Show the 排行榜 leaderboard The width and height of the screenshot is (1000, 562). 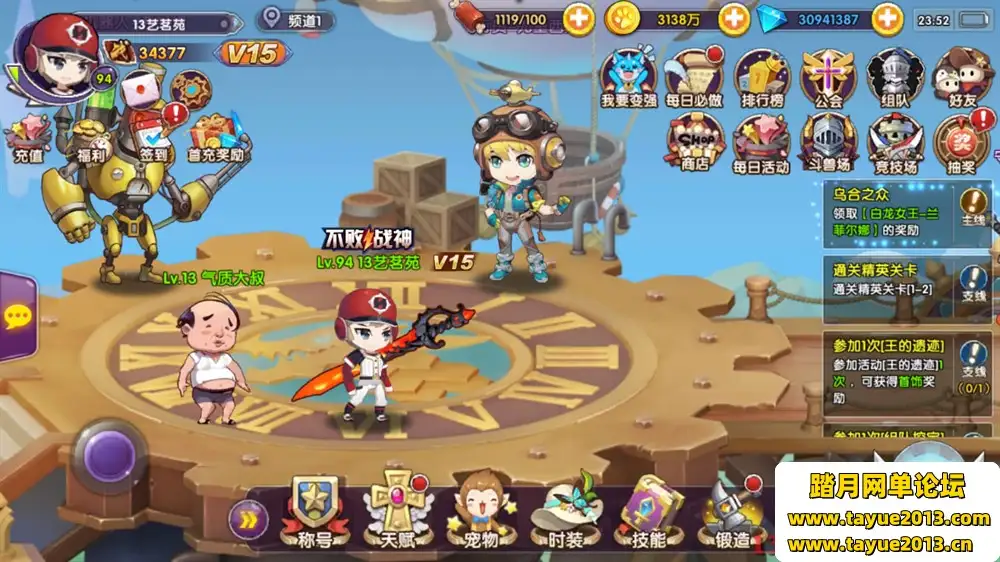pos(761,74)
